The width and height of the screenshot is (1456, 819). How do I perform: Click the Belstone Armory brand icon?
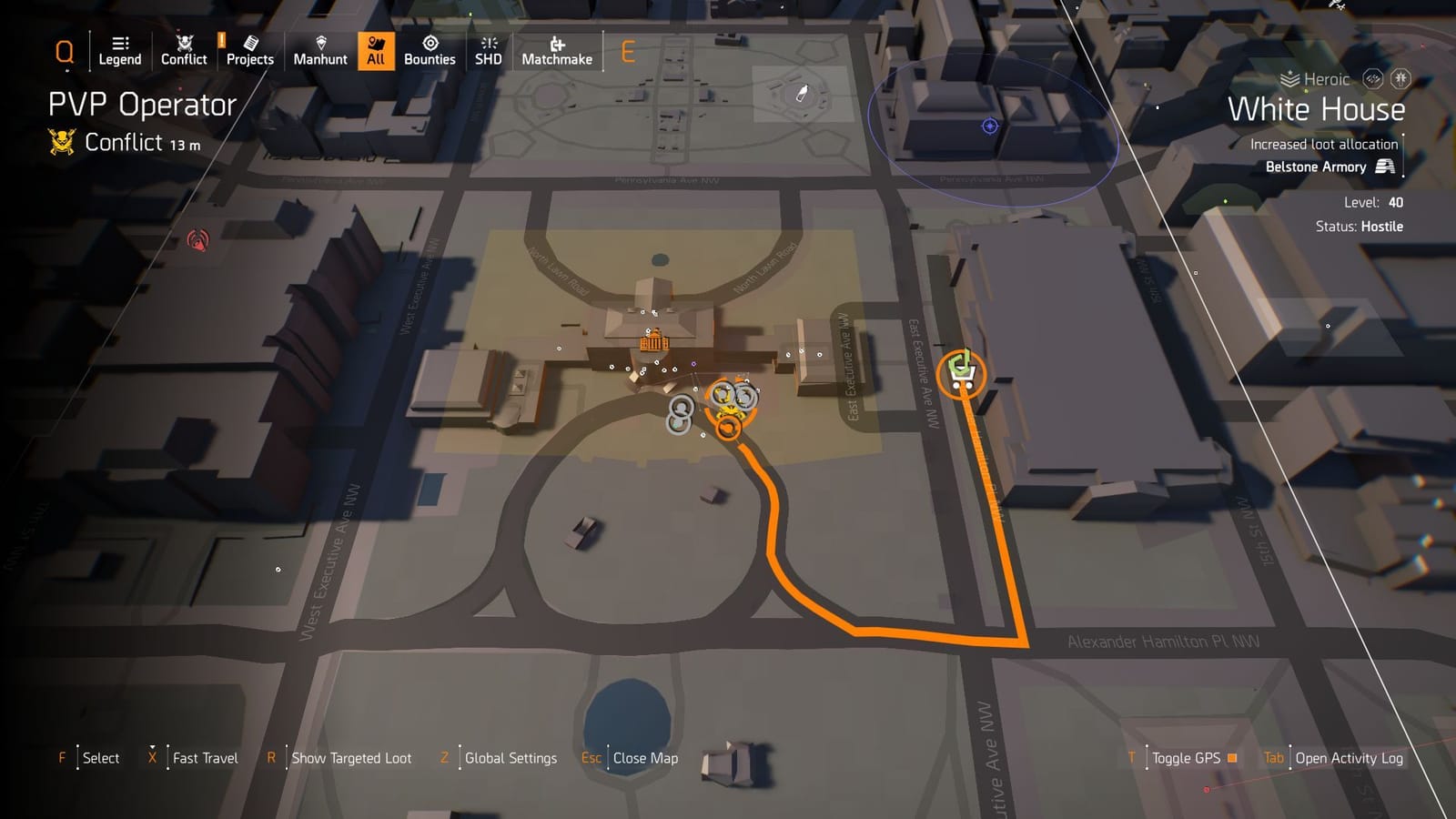click(1387, 167)
